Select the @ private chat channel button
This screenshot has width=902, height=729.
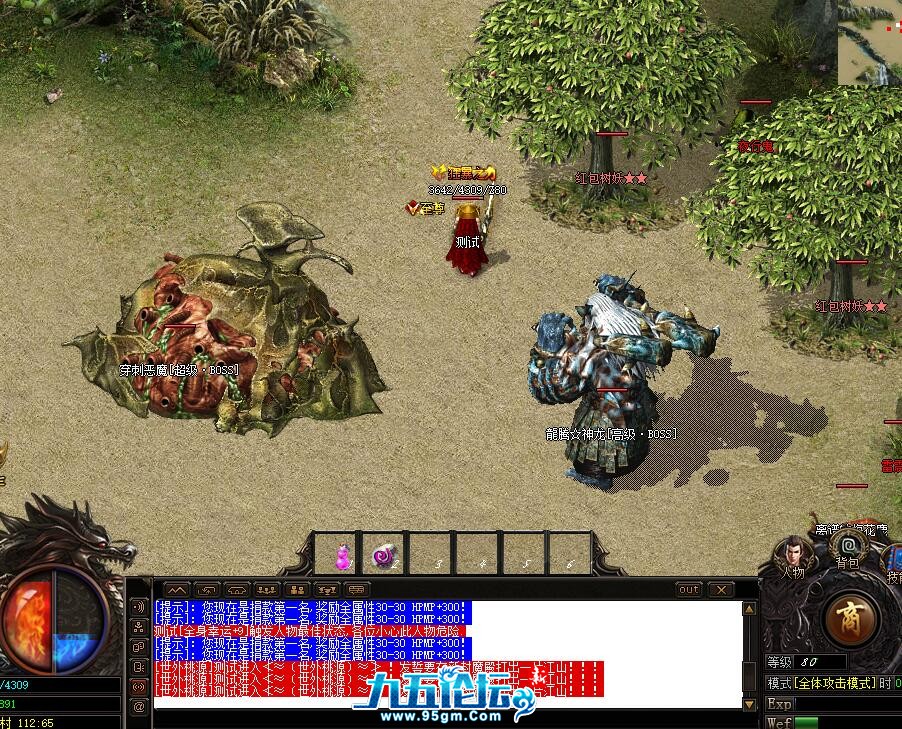tap(139, 706)
